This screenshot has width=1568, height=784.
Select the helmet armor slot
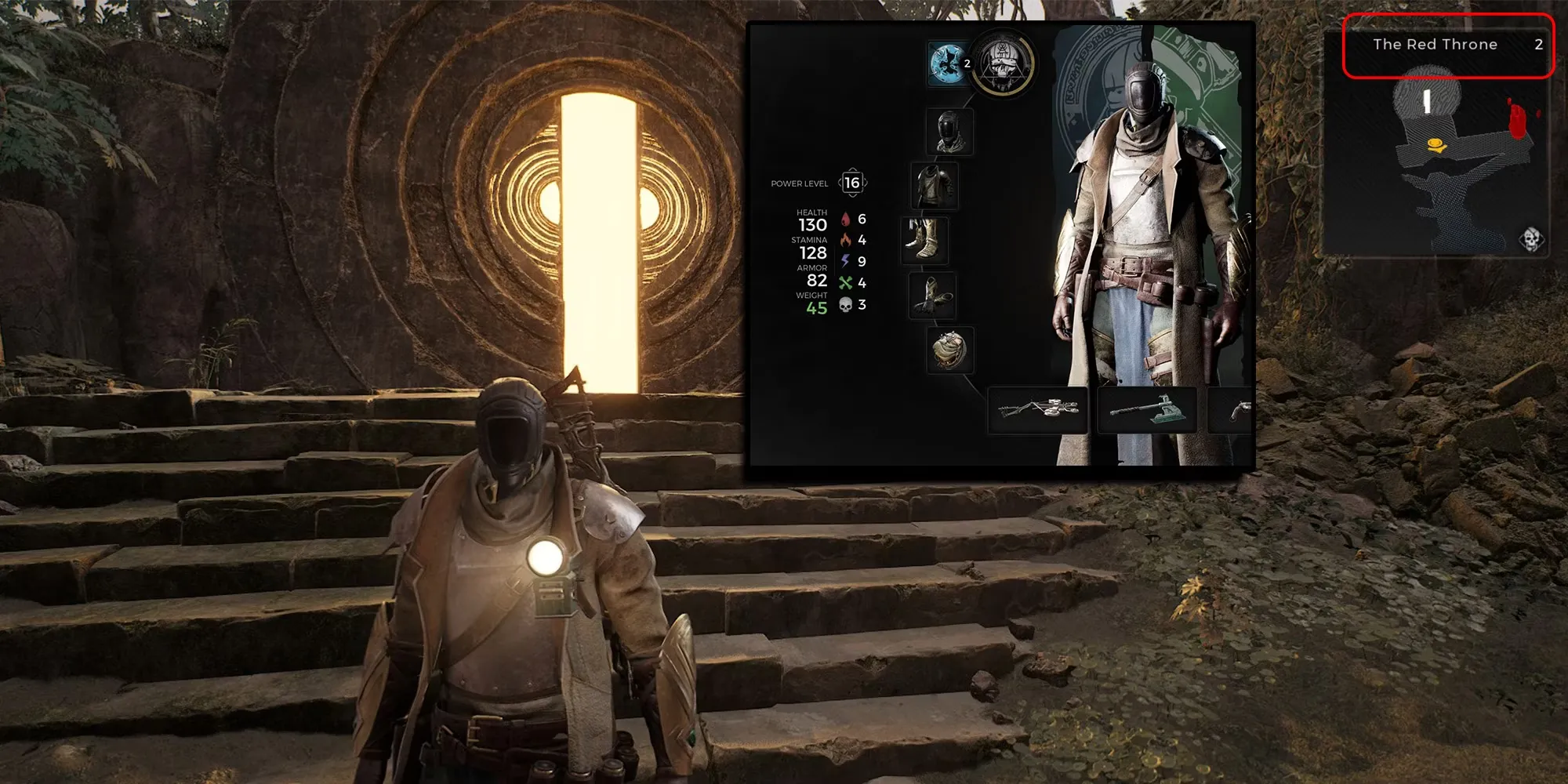pyautogui.click(x=949, y=131)
